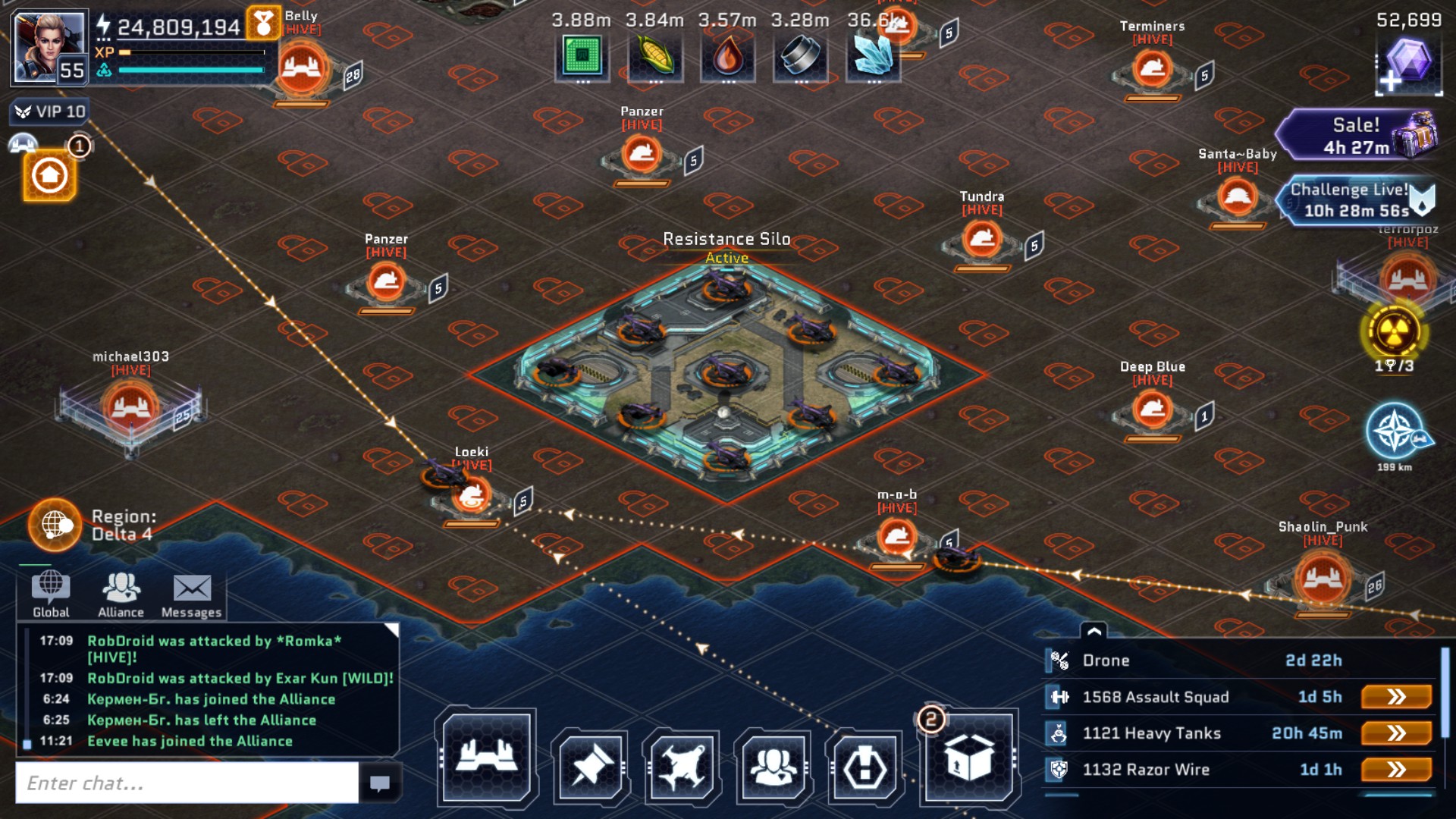
Task: Open the yellow nuclear radiation icon
Action: (1394, 331)
